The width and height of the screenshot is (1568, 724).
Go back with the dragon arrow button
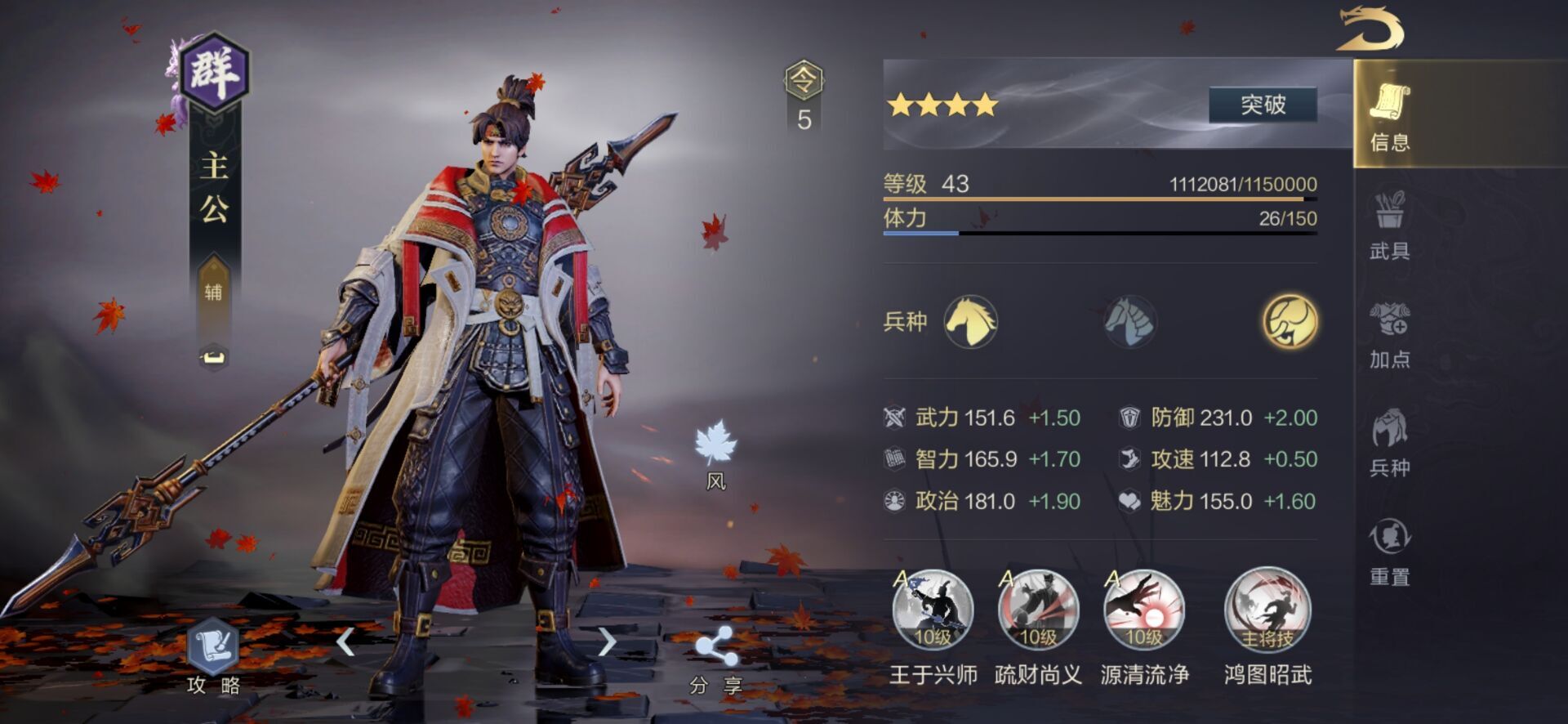click(1371, 29)
